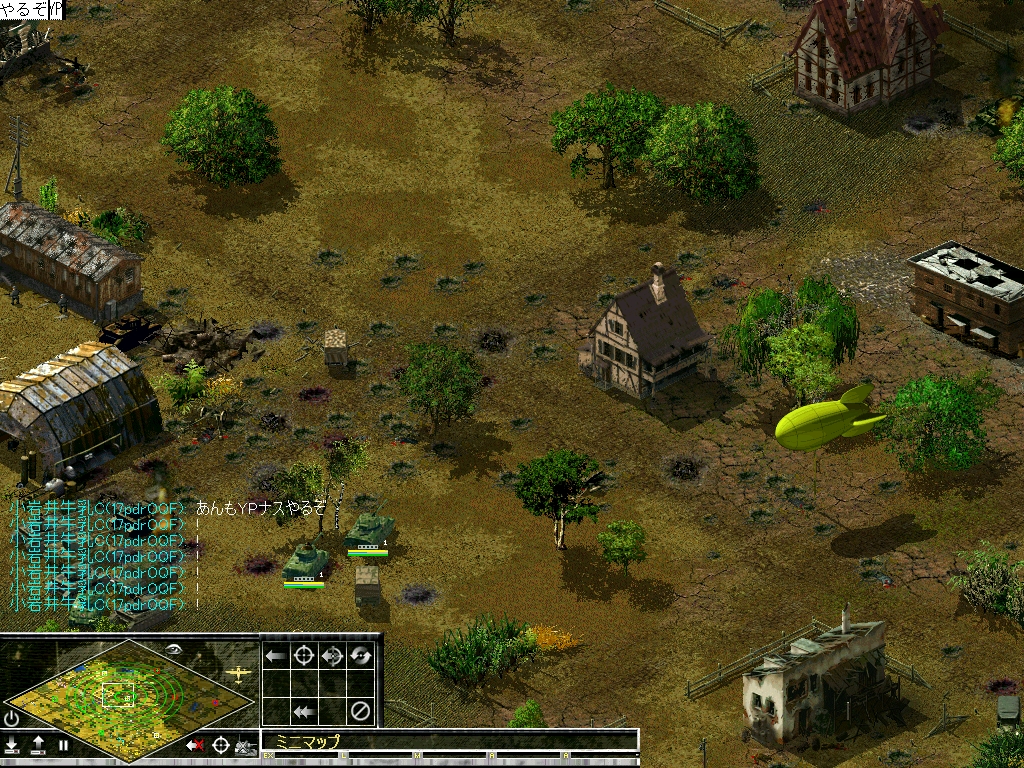Toggle the eye icon above the minimap

pyautogui.click(x=175, y=649)
